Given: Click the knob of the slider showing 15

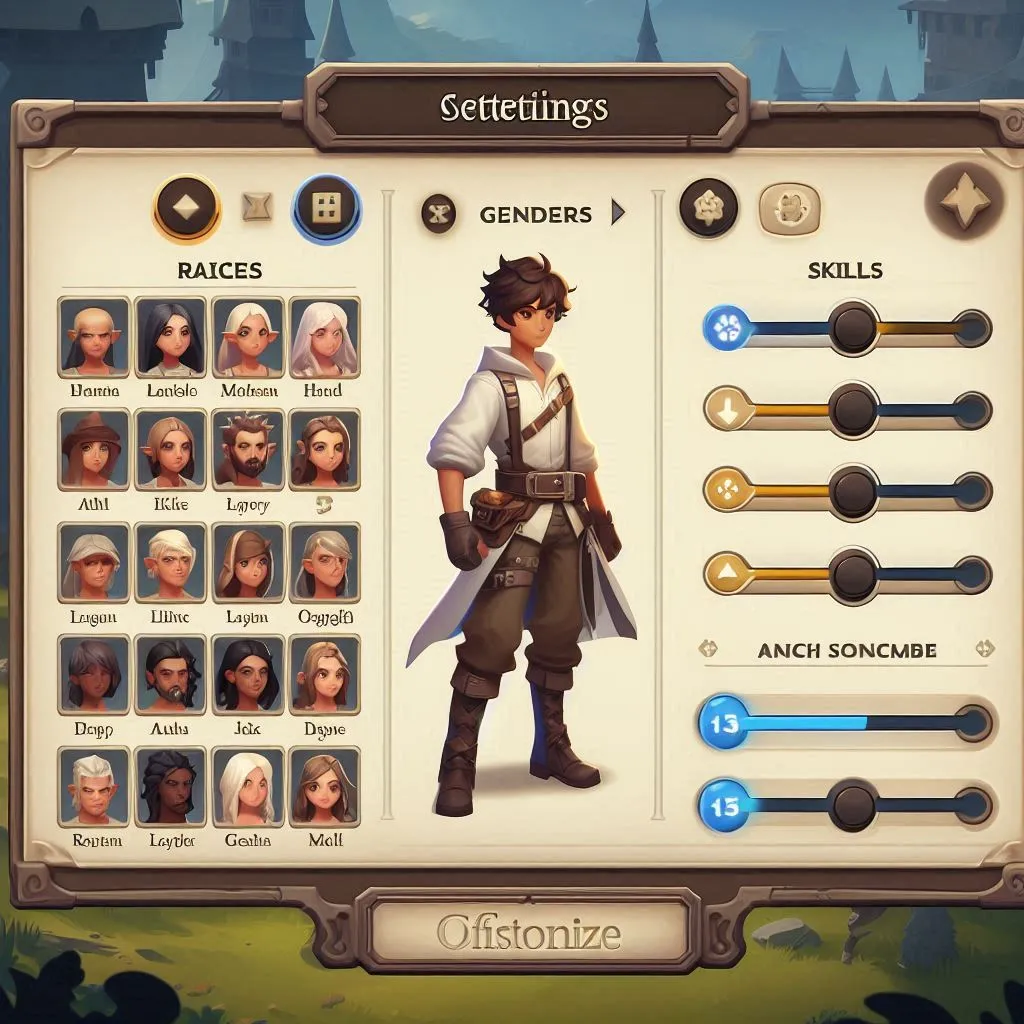Looking at the screenshot, I should click(854, 803).
